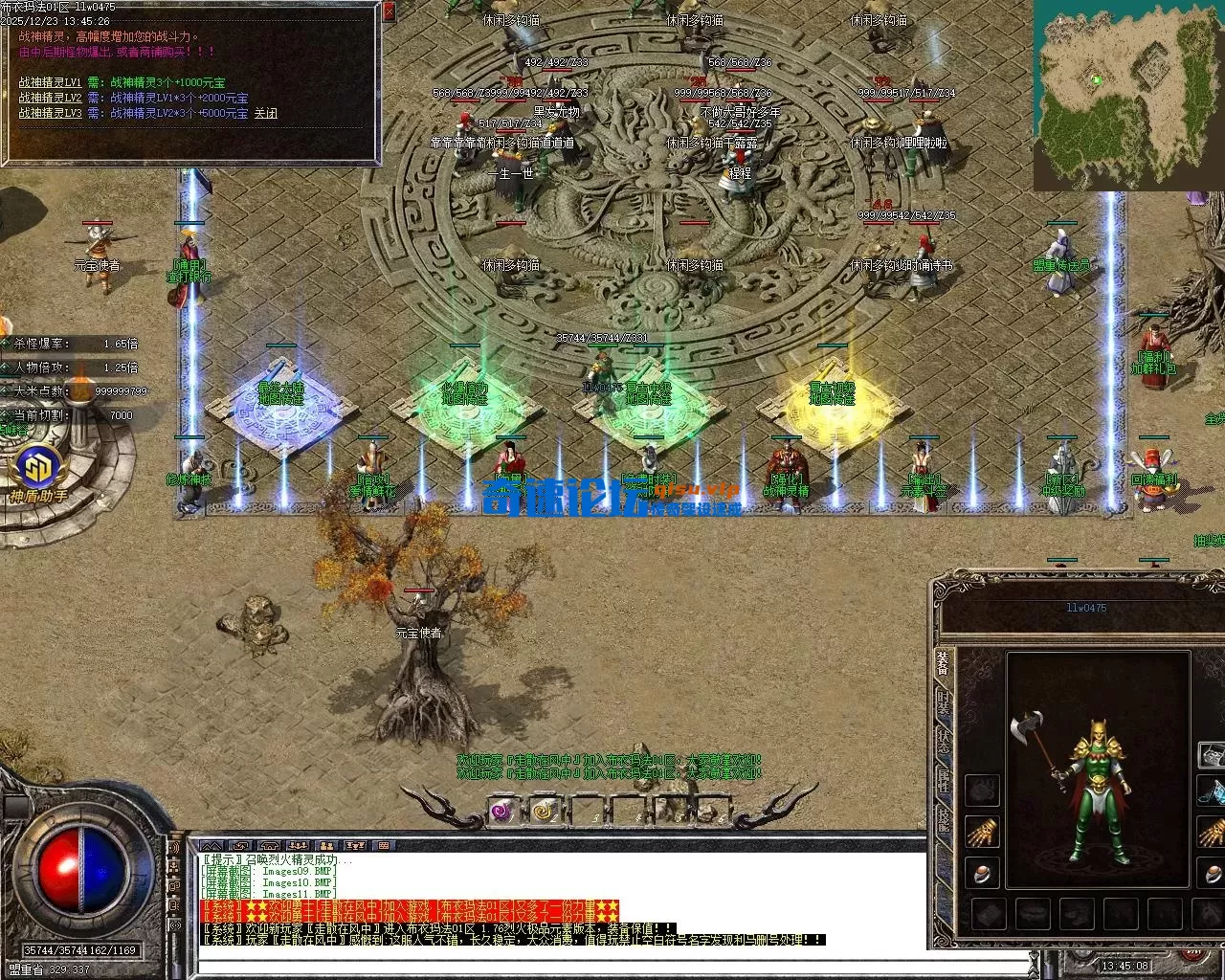
Task: Click the 关闭 link in the dialog
Action: point(265,113)
